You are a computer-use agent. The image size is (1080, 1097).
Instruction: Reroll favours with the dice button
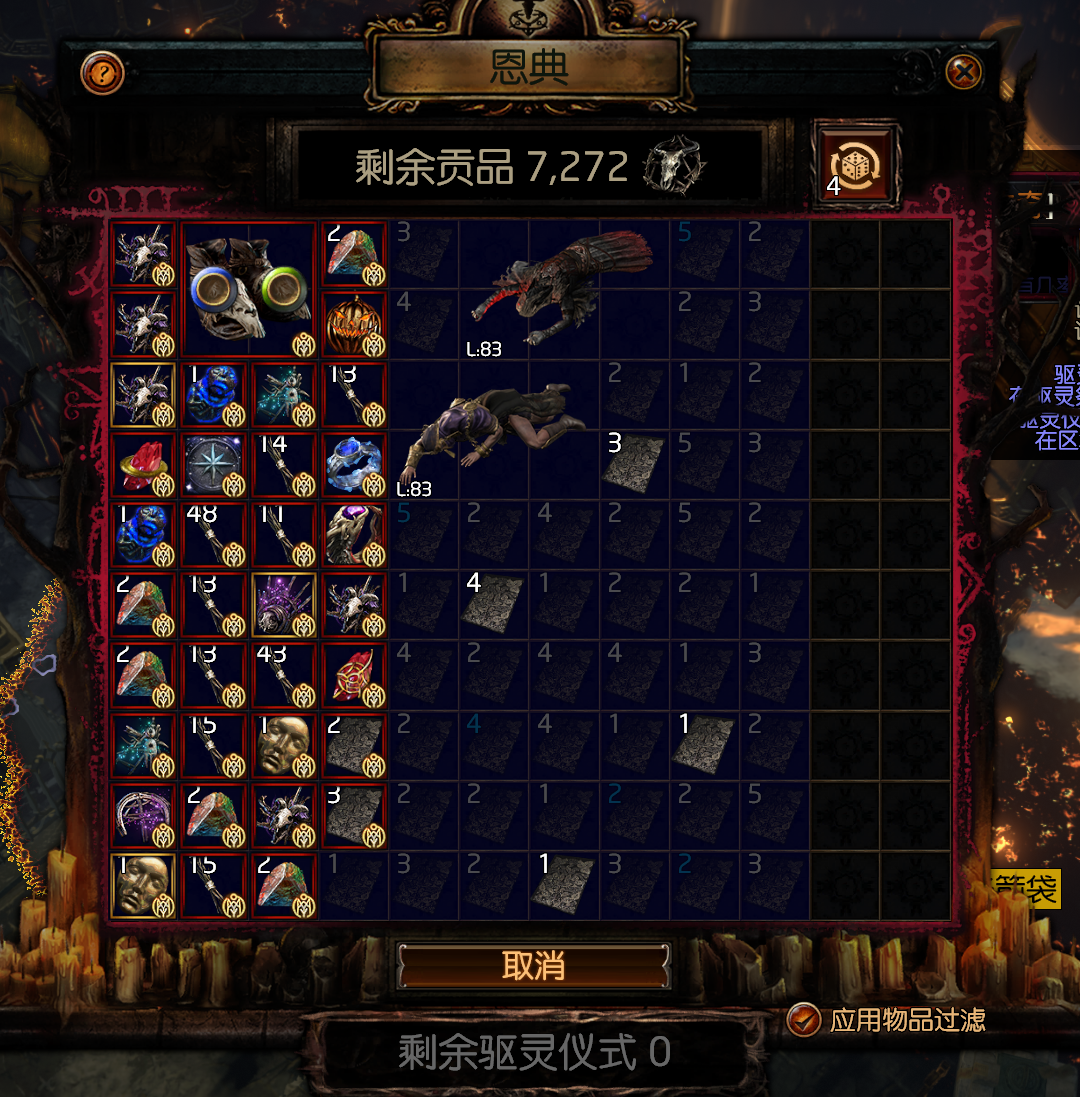click(x=857, y=165)
